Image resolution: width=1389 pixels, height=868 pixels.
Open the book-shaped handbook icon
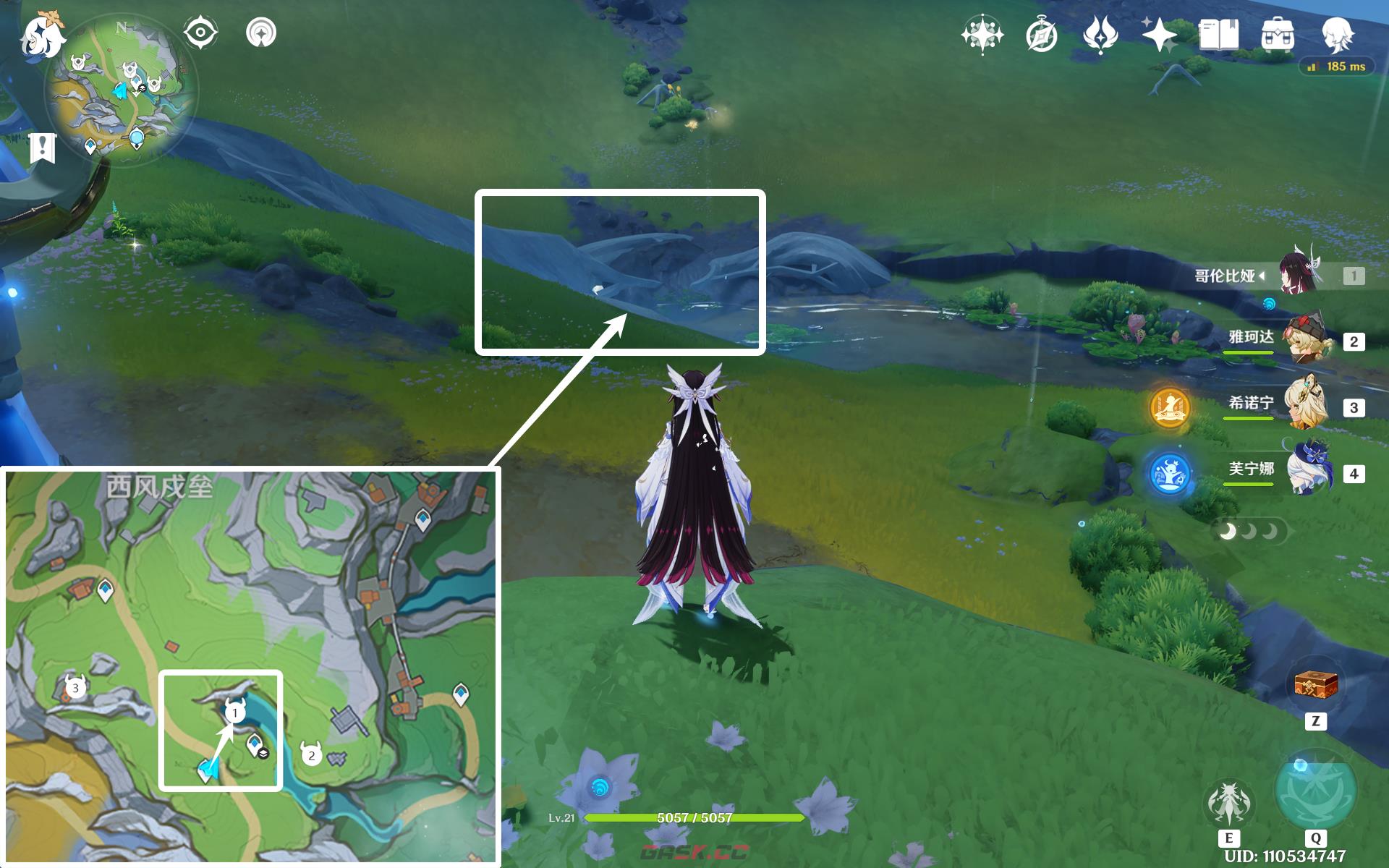1218,35
